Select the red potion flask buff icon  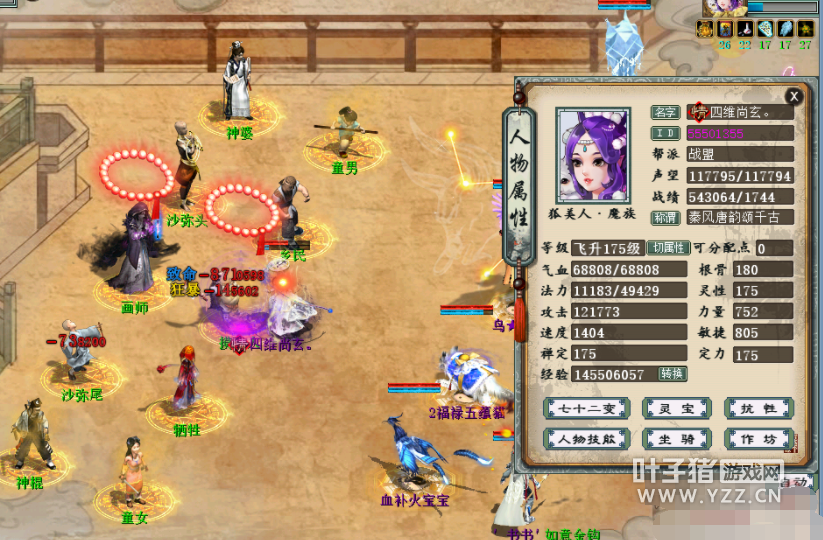click(746, 28)
